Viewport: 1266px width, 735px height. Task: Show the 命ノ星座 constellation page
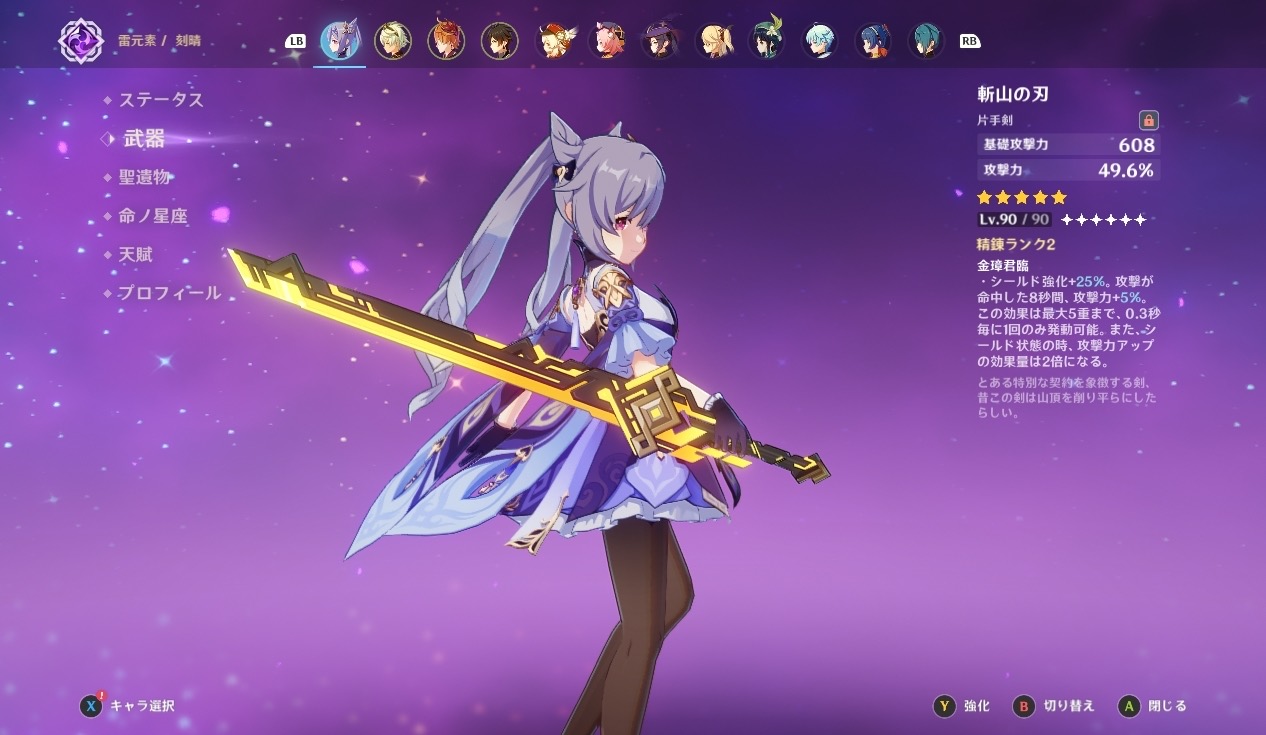point(153,216)
